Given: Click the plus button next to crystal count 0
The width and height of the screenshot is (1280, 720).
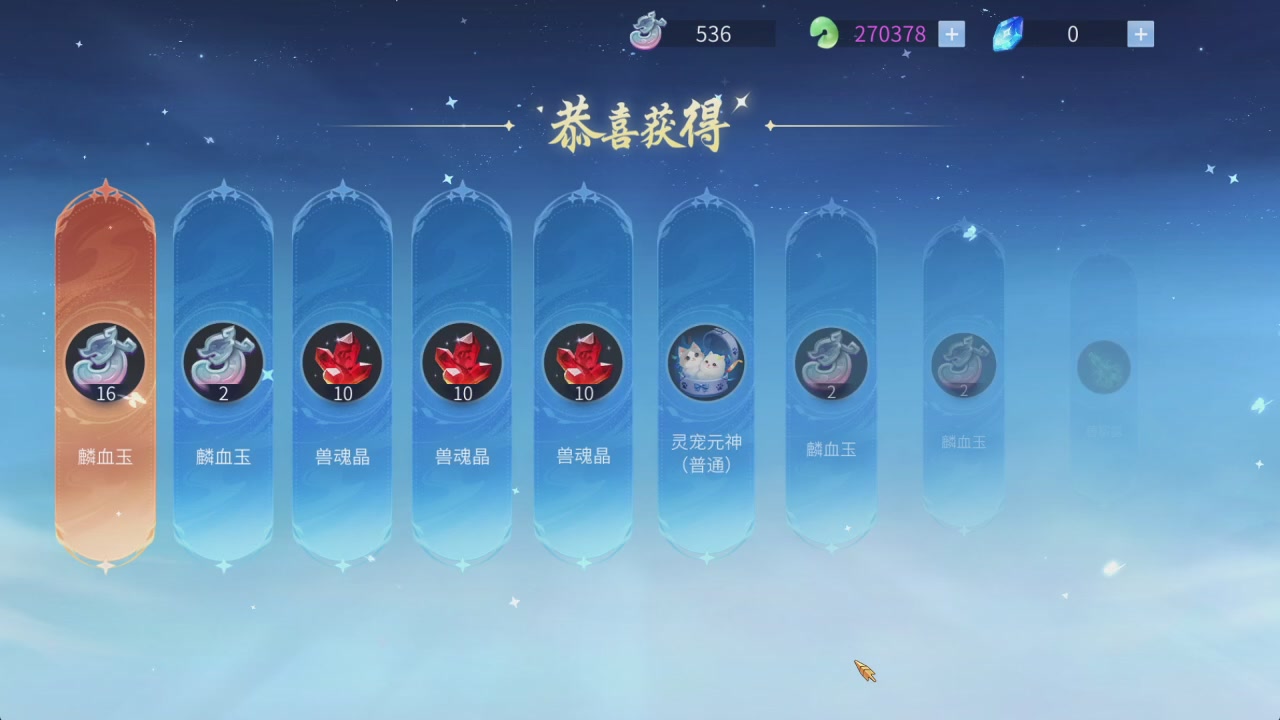Looking at the screenshot, I should tap(1140, 33).
